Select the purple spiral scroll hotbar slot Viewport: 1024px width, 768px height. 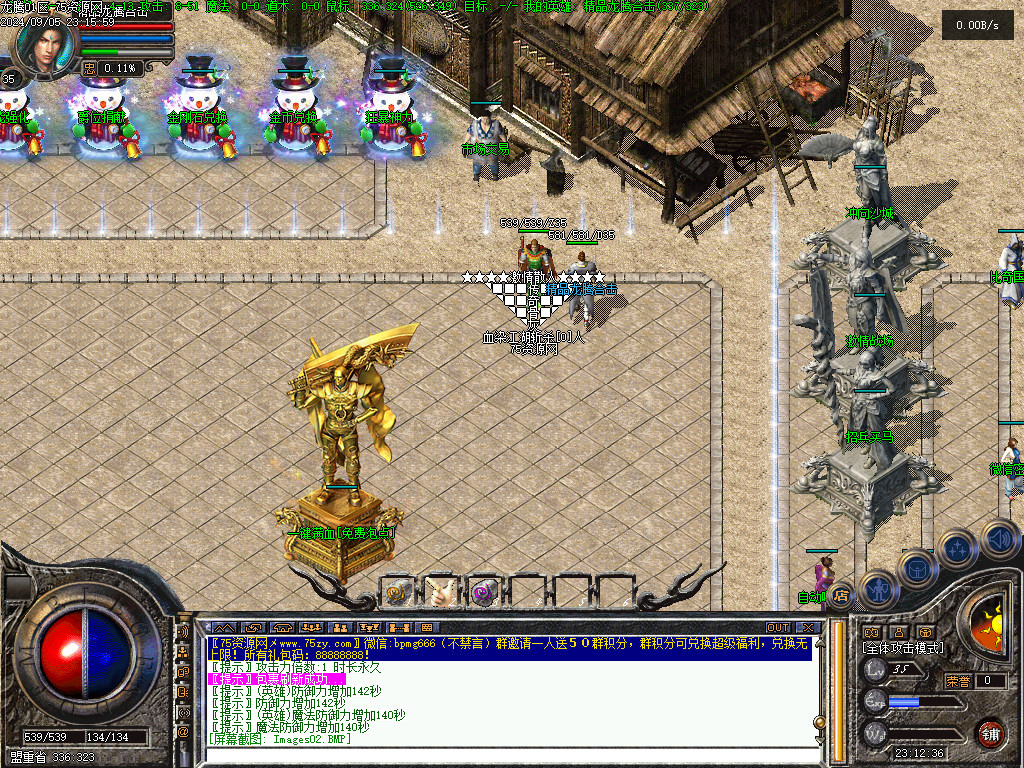[x=484, y=592]
